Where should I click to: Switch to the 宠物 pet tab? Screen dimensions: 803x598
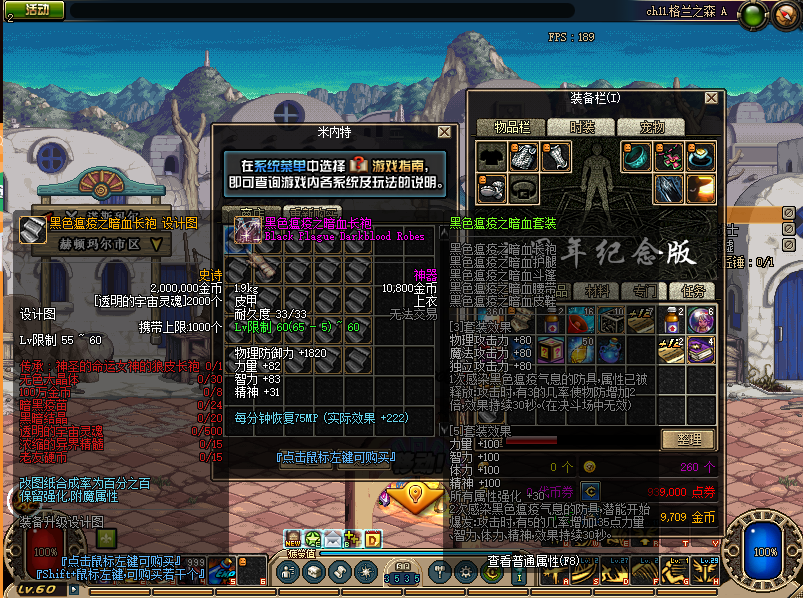pyautogui.click(x=652, y=127)
